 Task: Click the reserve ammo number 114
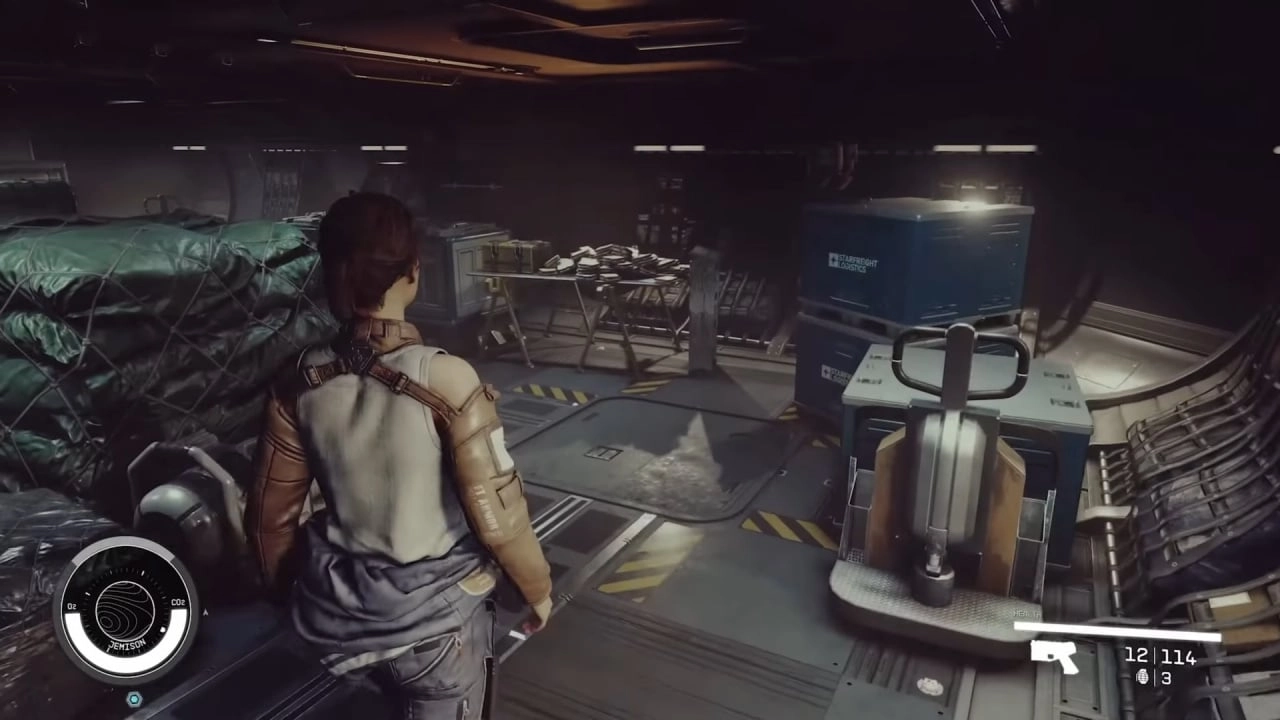click(x=1178, y=657)
